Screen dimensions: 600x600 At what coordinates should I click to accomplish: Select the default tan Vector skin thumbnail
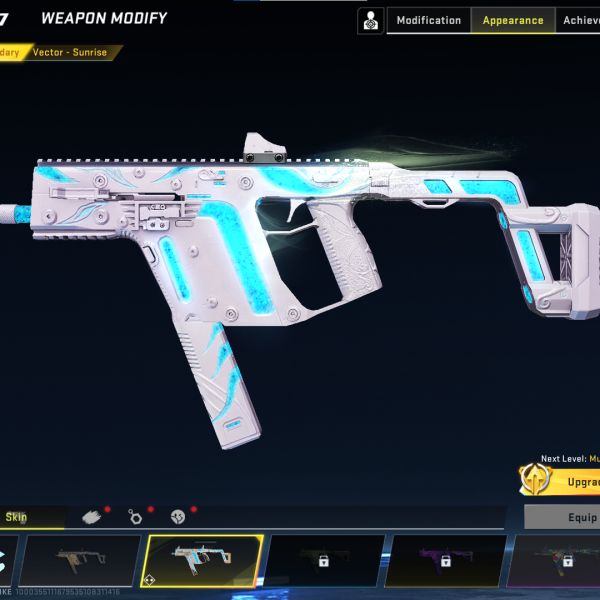[x=79, y=560]
